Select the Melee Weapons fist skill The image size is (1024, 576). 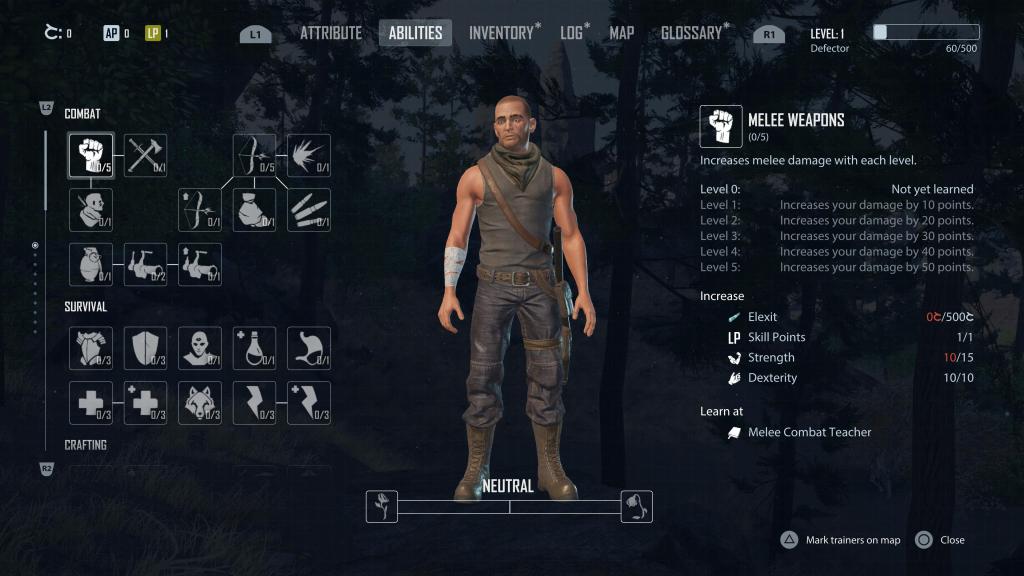point(91,156)
